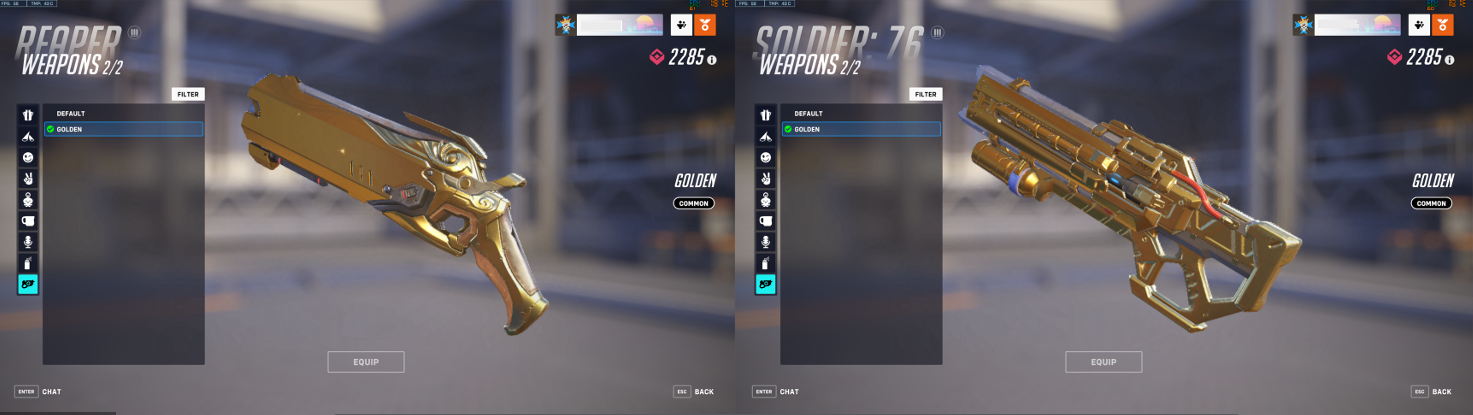Equip Reaper's golden shotgun with the Equip button
Viewport: 1473px width, 415px height.
366,362
